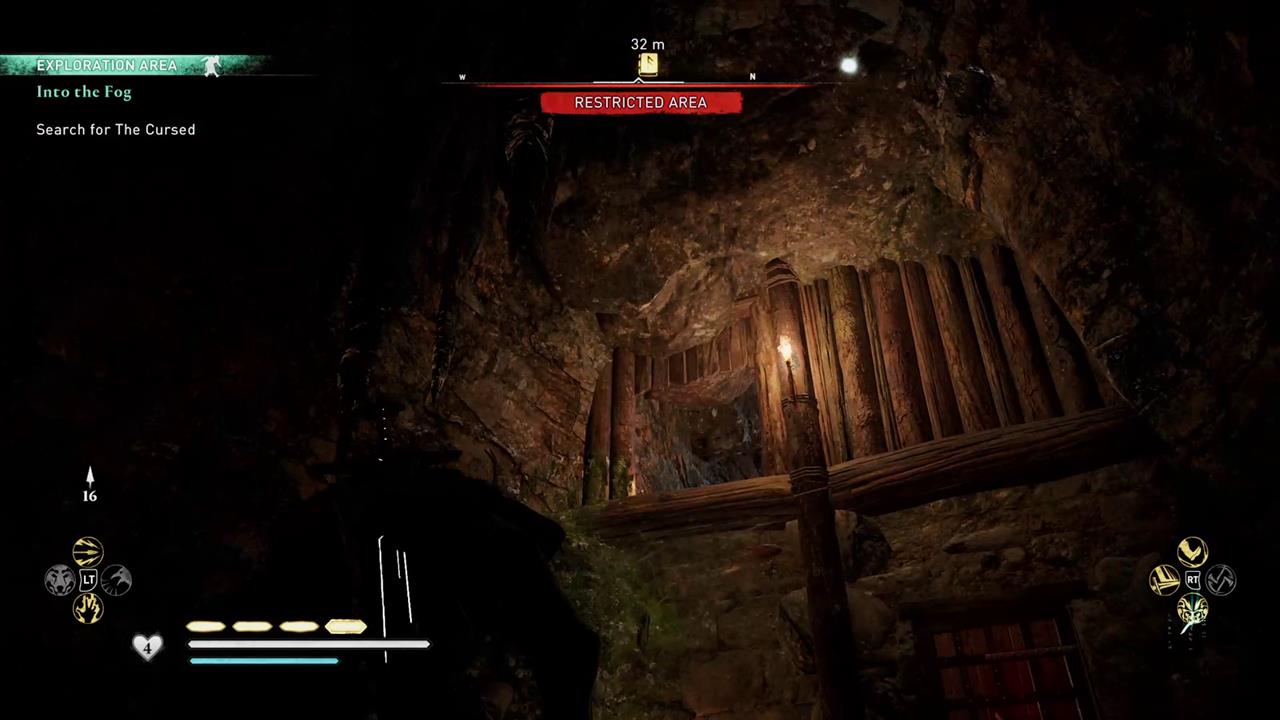Viewport: 1280px width, 720px height.
Task: Trigger the crossed axes melee ability
Action: click(1221, 580)
